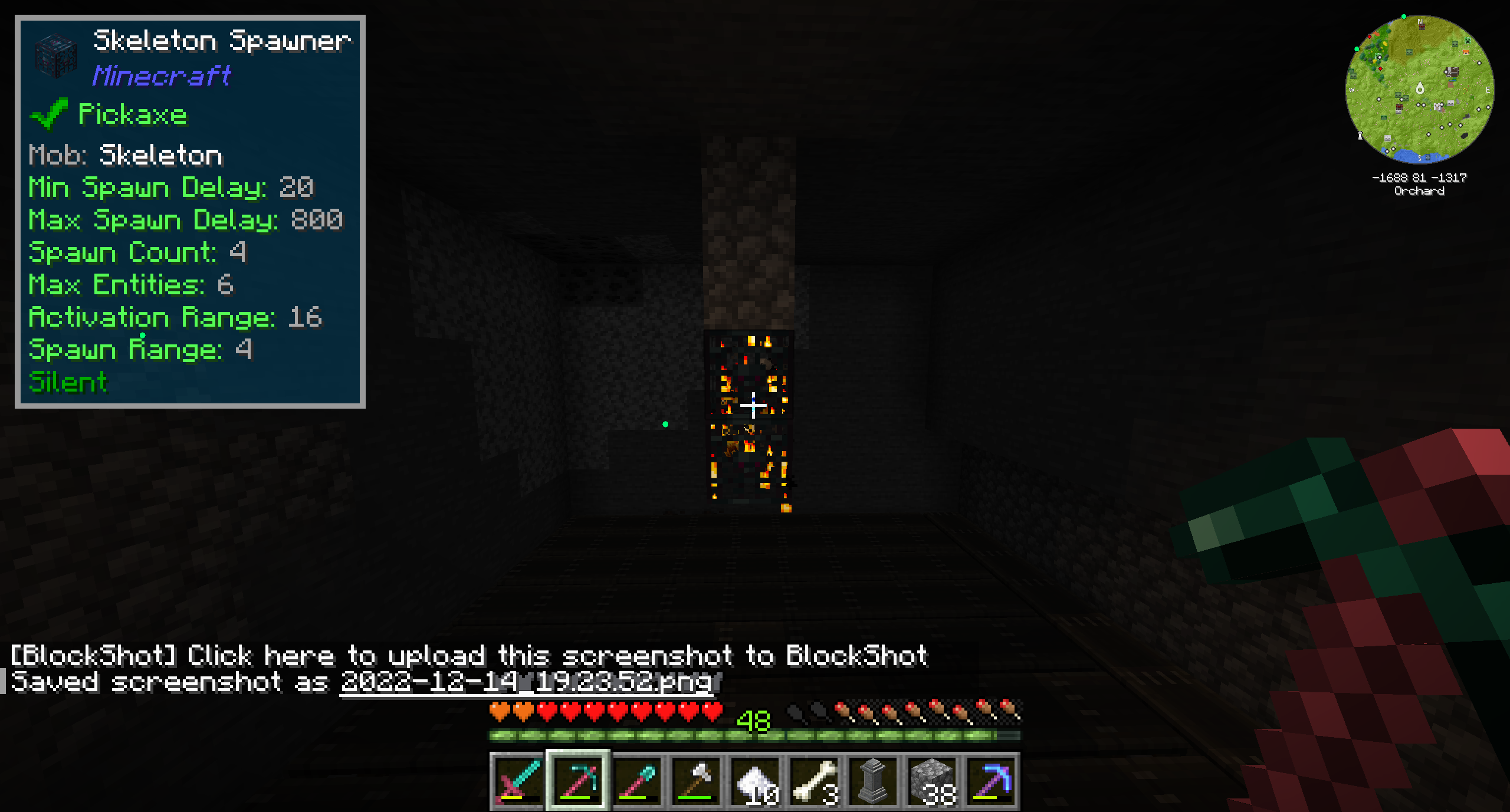Click the Minecraft mod name label

[162, 75]
